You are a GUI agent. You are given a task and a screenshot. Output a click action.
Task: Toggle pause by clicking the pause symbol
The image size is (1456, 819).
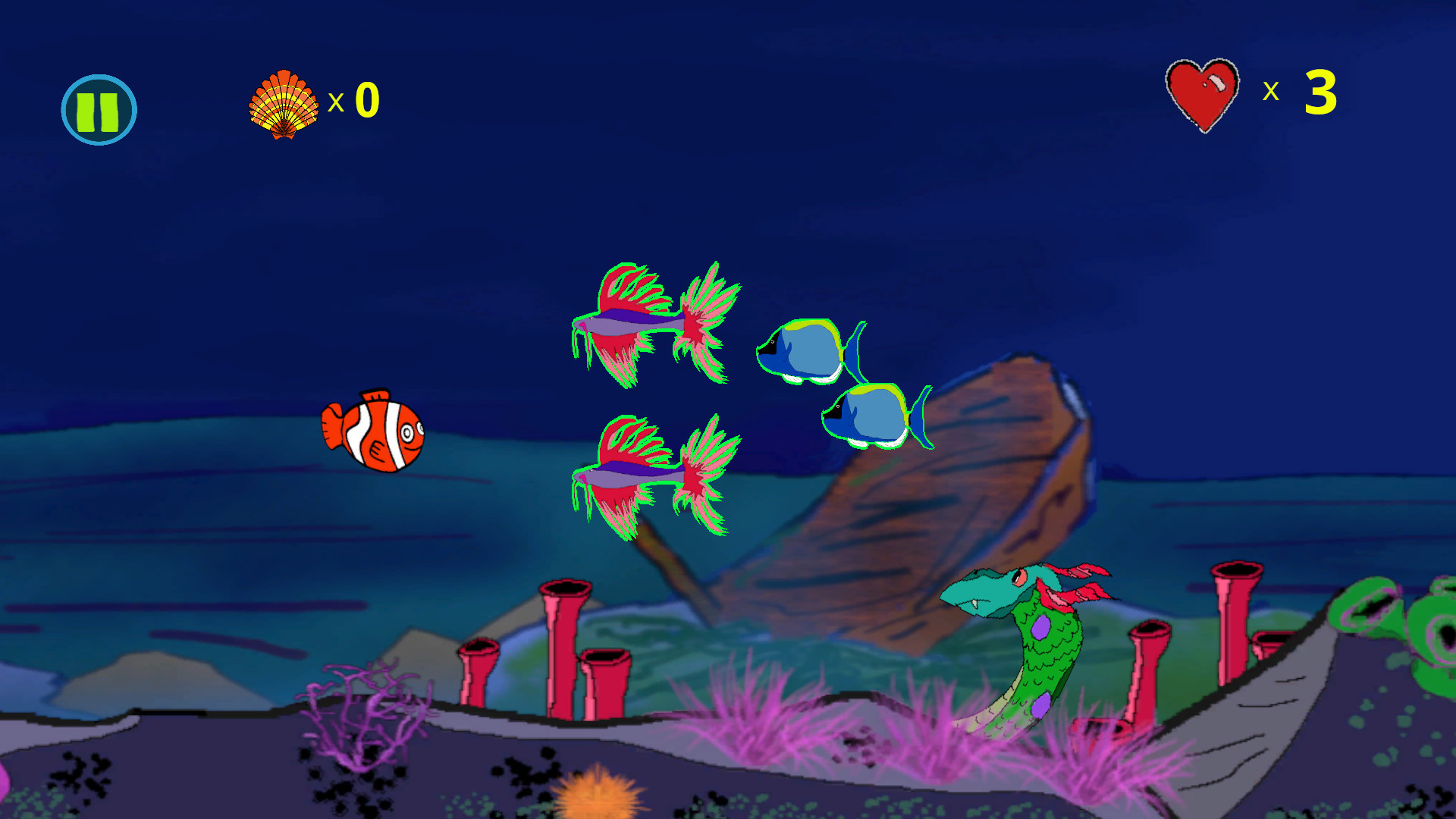click(x=99, y=108)
